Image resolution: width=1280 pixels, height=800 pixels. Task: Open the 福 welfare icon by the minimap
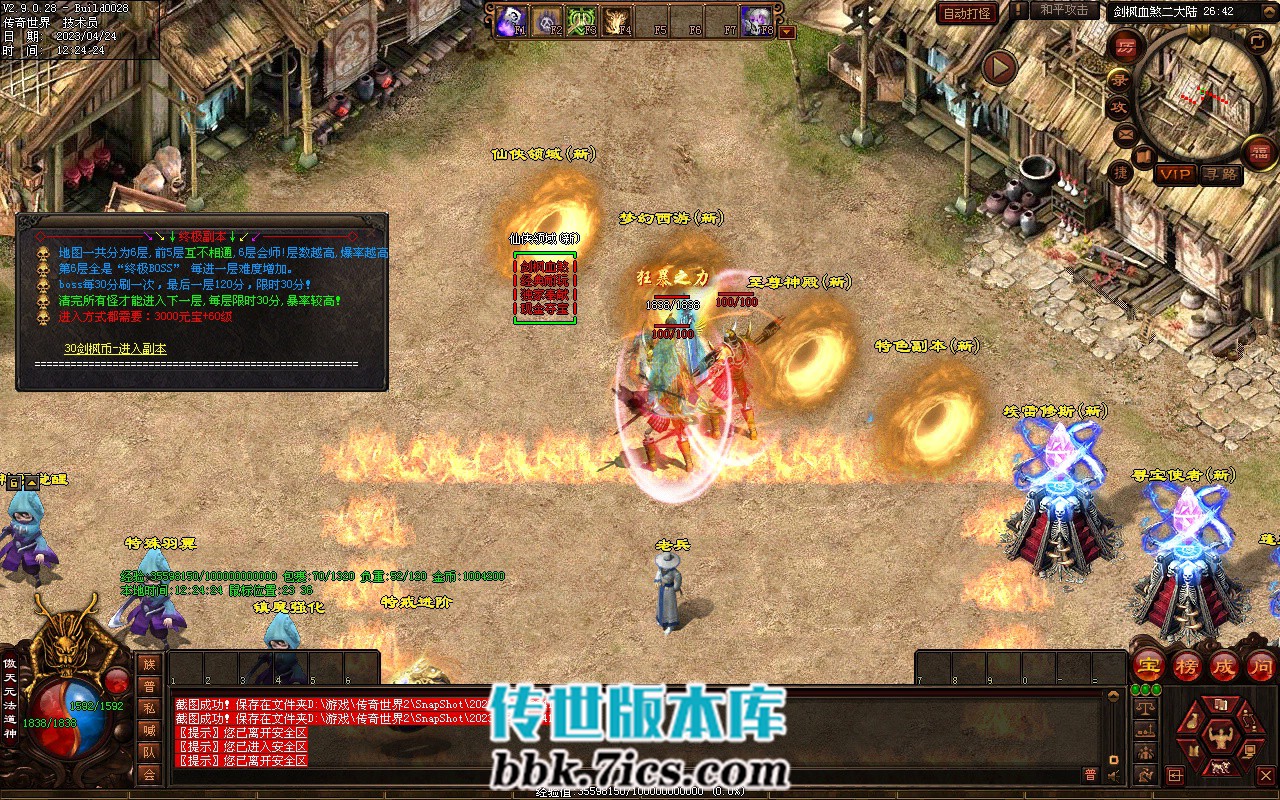1259,152
